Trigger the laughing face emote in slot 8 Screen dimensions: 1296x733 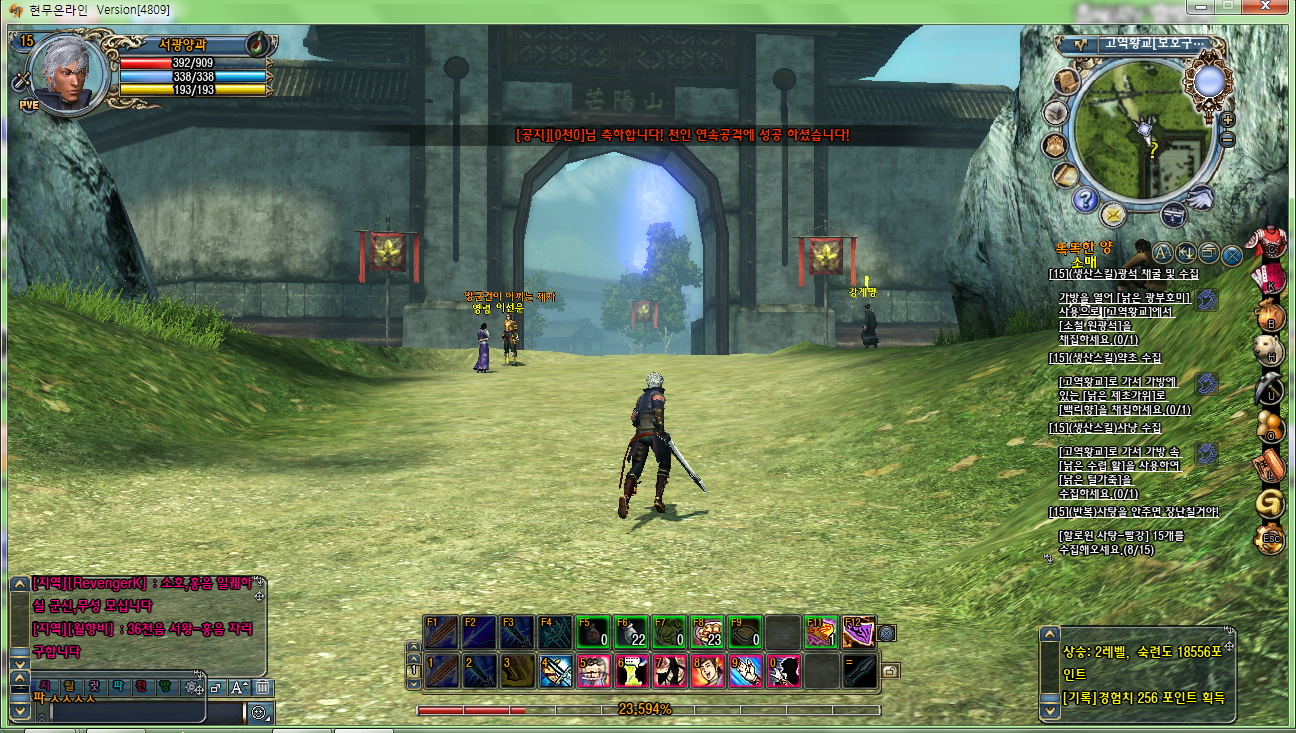pos(708,670)
